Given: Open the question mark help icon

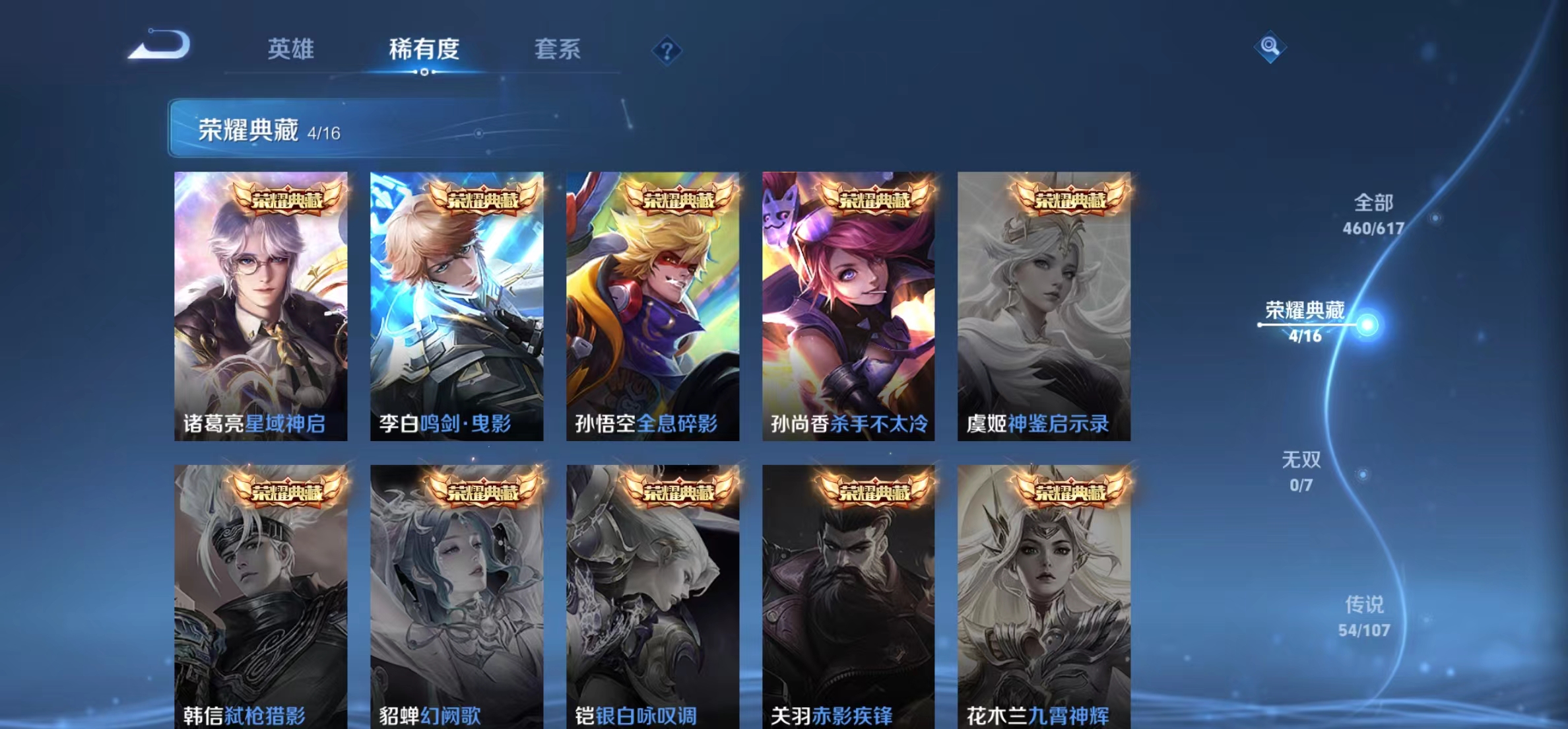Looking at the screenshot, I should pyautogui.click(x=667, y=51).
